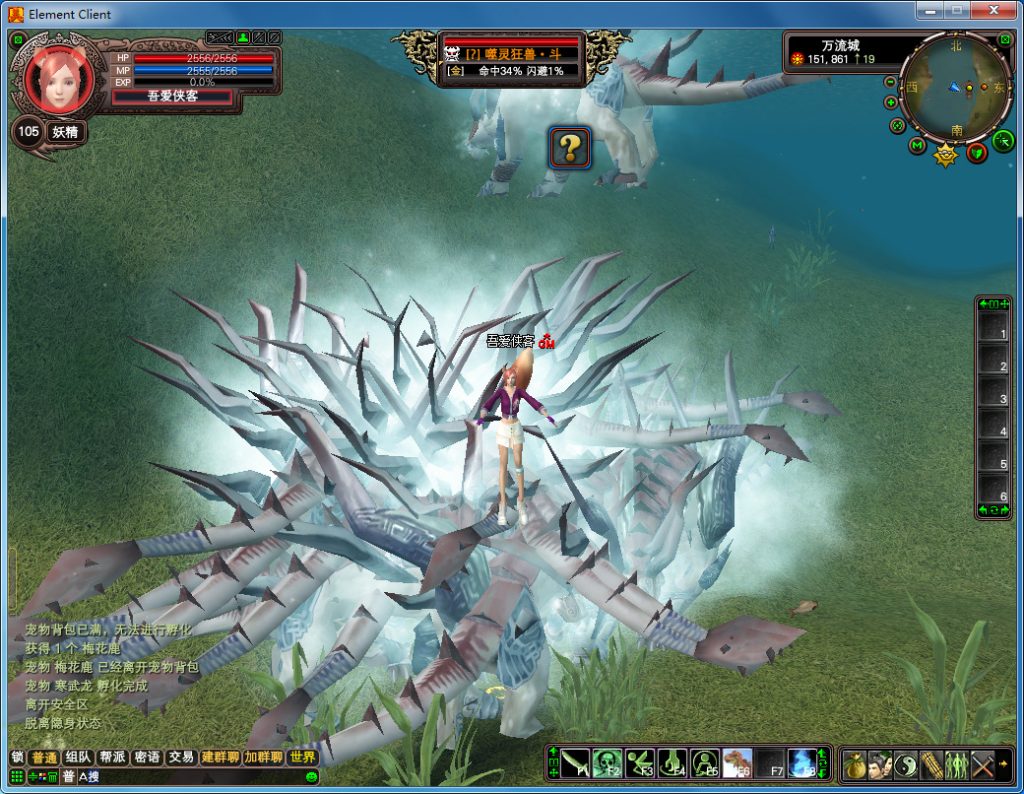Click the 建群聊 create group chat button
Viewport: 1024px width, 794px height.
click(220, 757)
